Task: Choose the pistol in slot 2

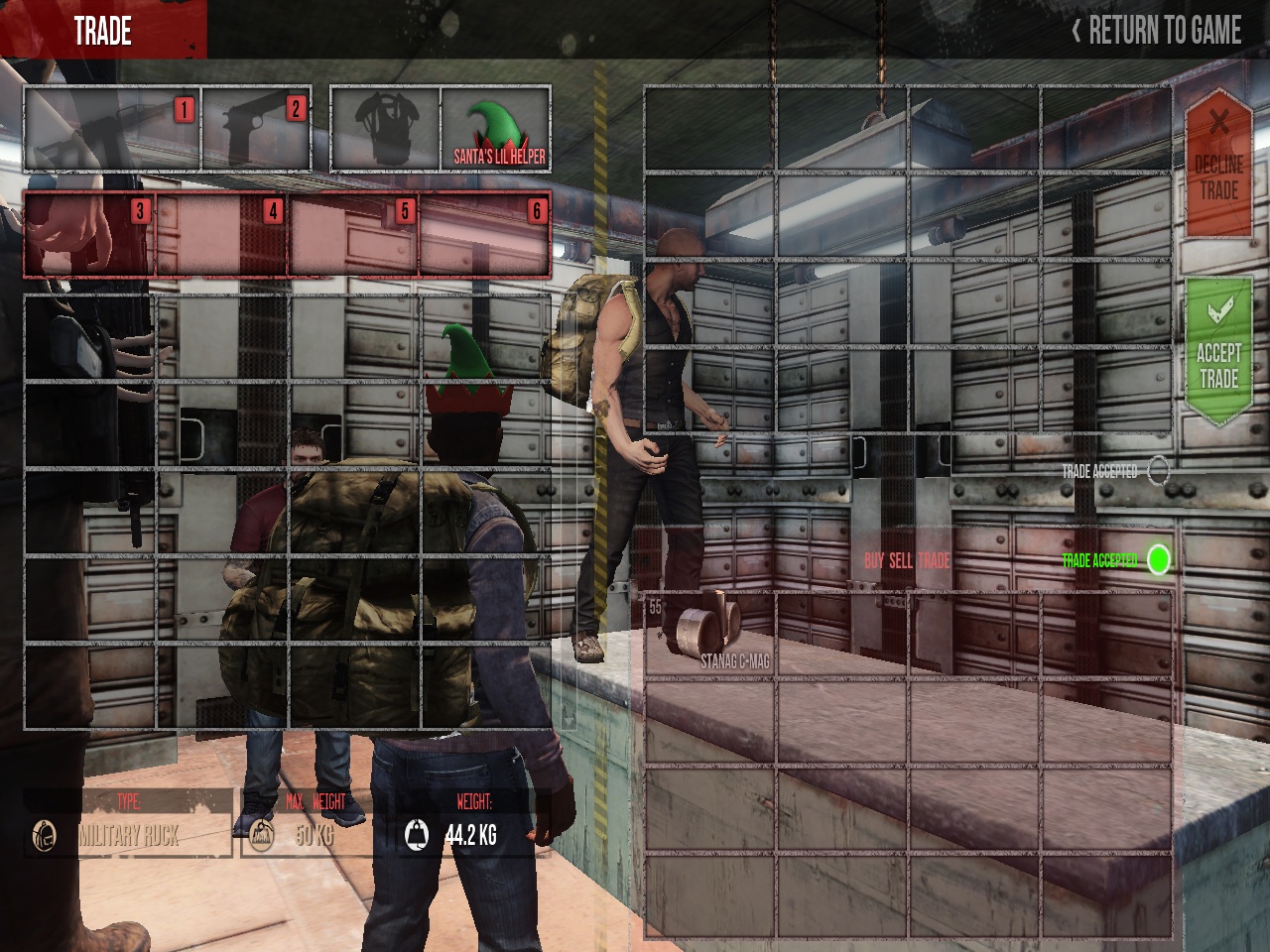Action: point(257,130)
